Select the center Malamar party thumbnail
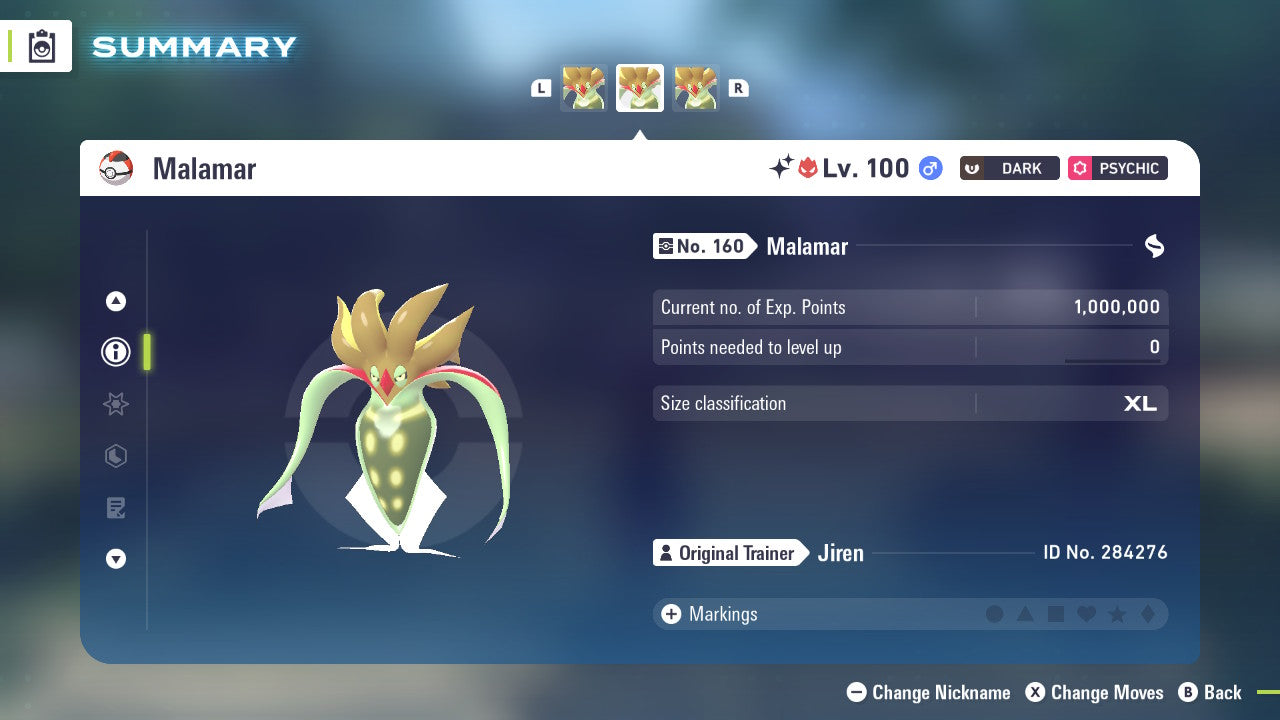This screenshot has height=720, width=1280. click(639, 87)
